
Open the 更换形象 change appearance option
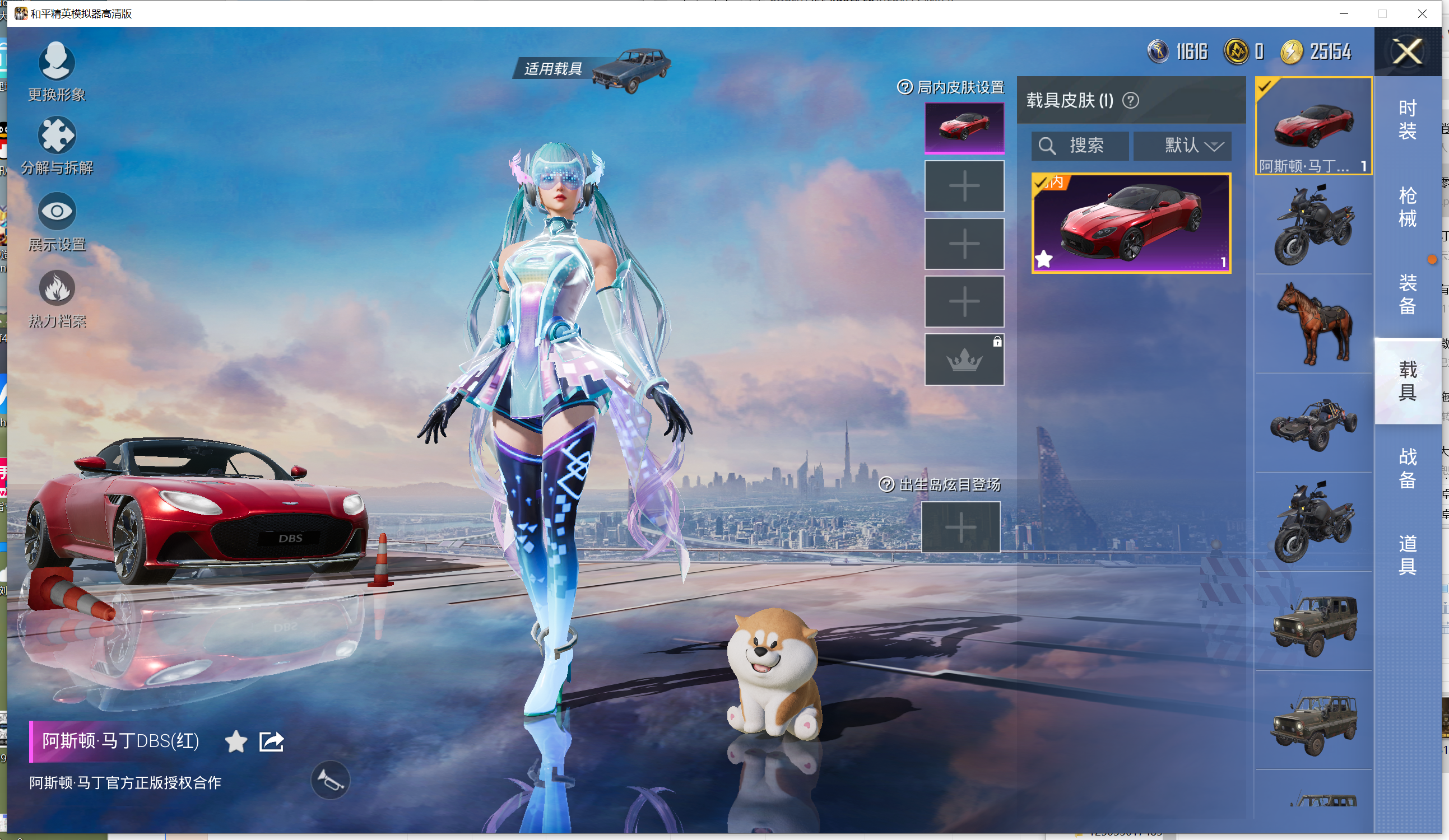coord(57,71)
